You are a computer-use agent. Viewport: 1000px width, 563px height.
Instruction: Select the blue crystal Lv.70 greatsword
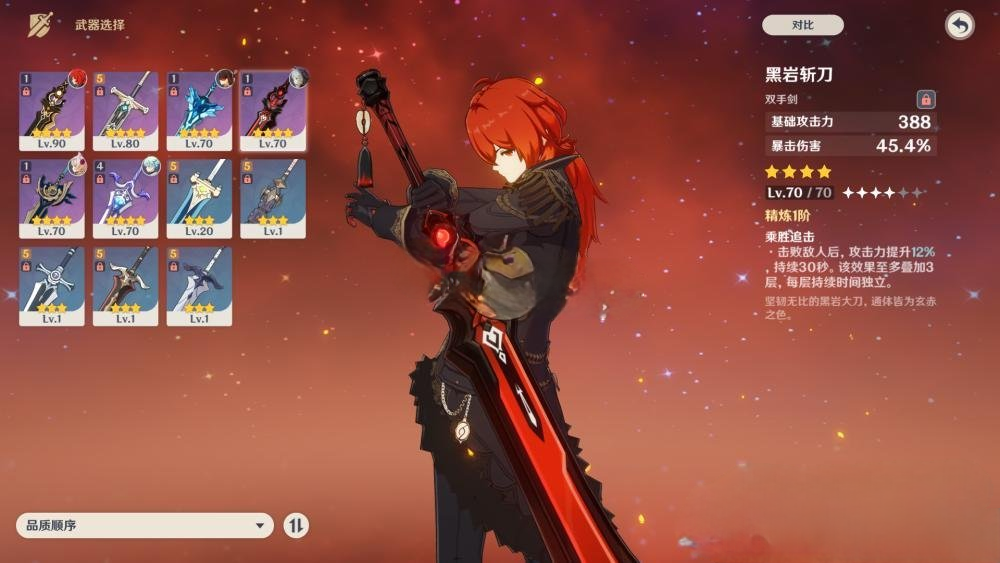click(x=199, y=110)
